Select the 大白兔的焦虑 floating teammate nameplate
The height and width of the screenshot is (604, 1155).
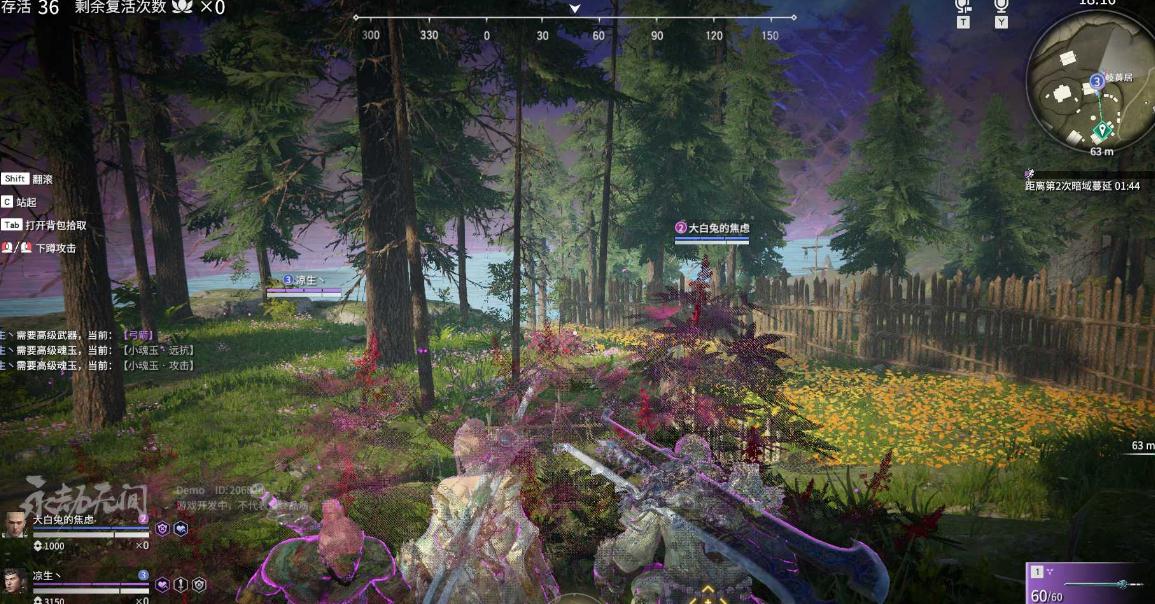coord(712,229)
